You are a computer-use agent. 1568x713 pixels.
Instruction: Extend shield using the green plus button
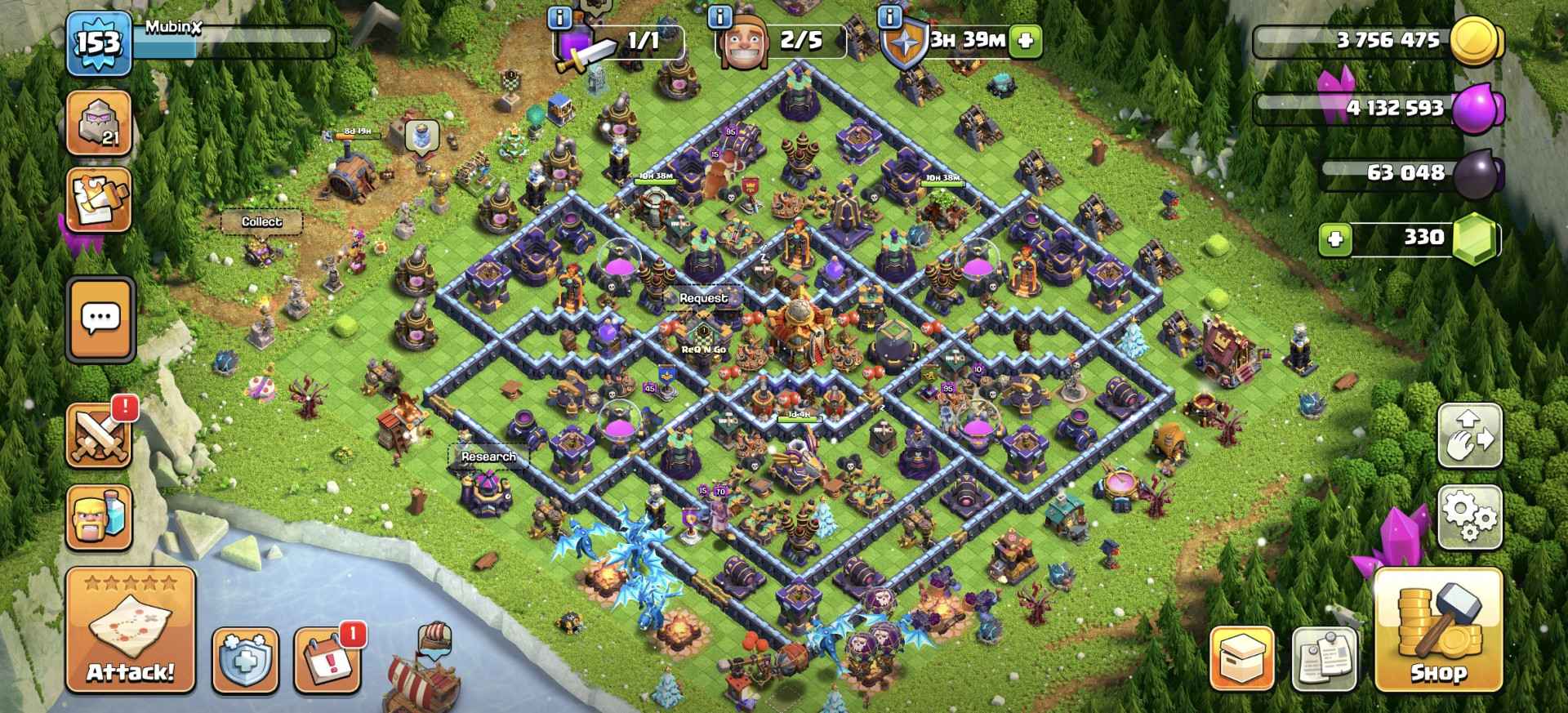point(1026,40)
